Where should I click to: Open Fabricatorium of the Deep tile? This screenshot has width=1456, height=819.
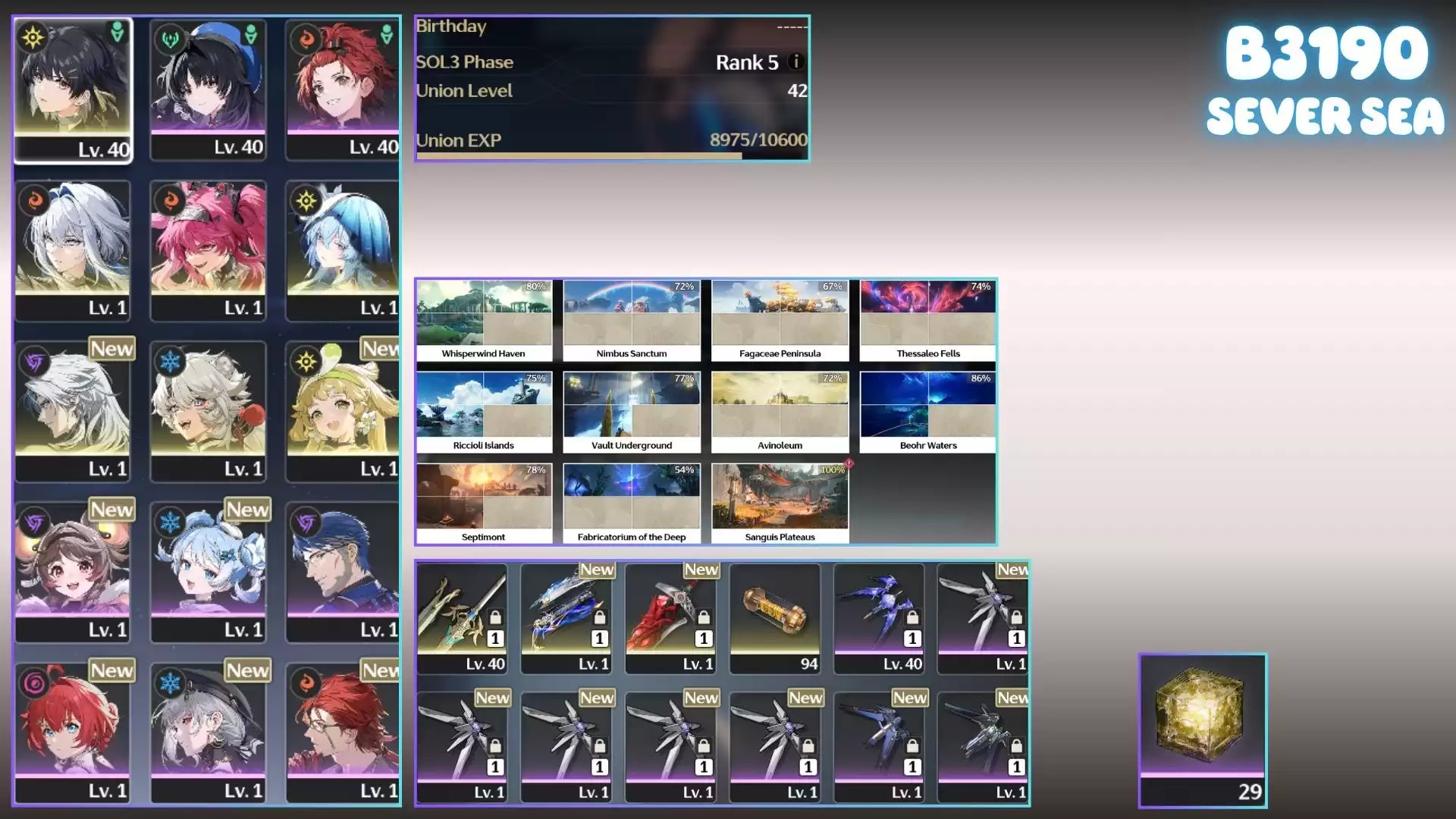(632, 504)
